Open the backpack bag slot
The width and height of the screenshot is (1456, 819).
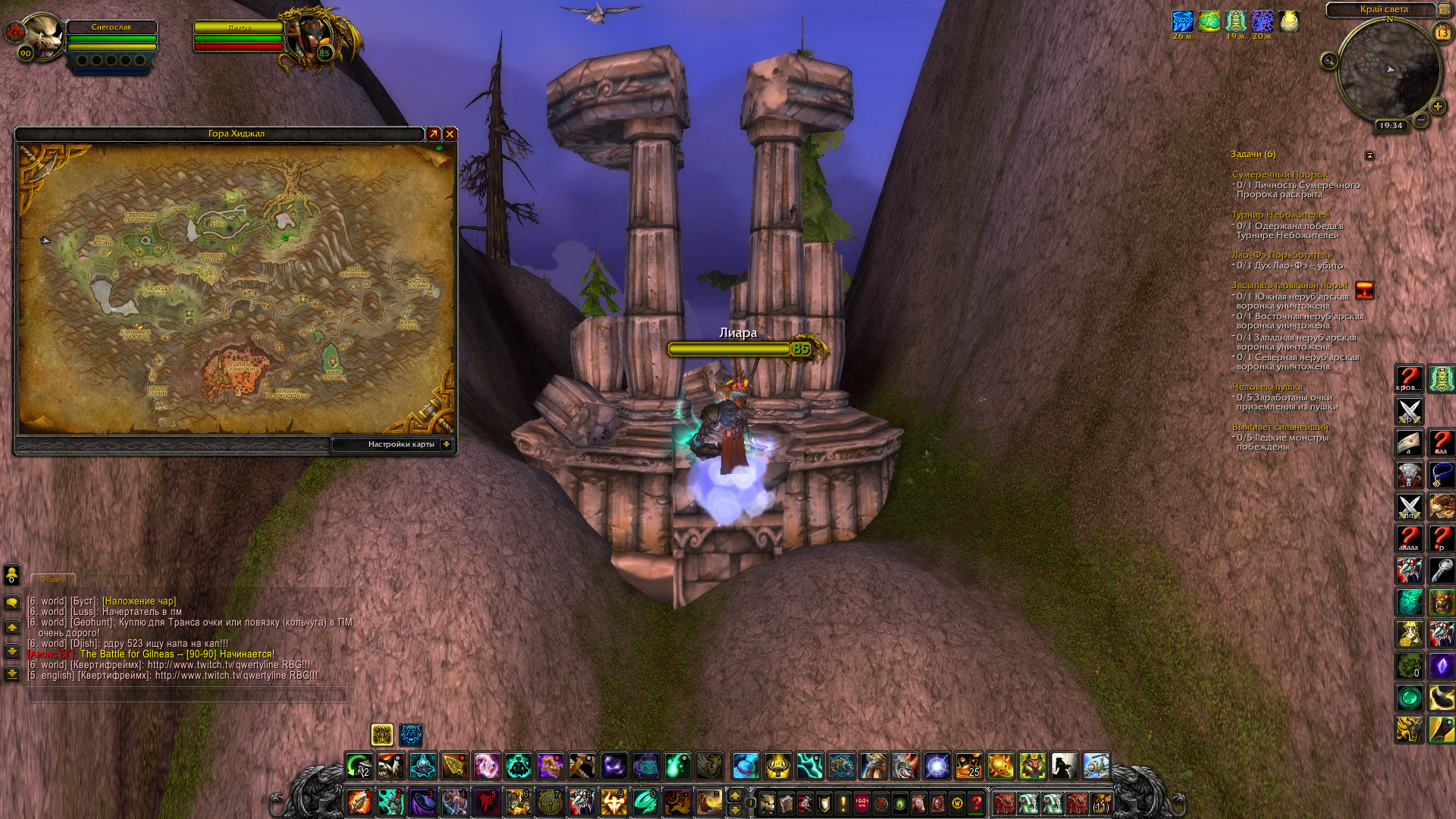[1100, 802]
